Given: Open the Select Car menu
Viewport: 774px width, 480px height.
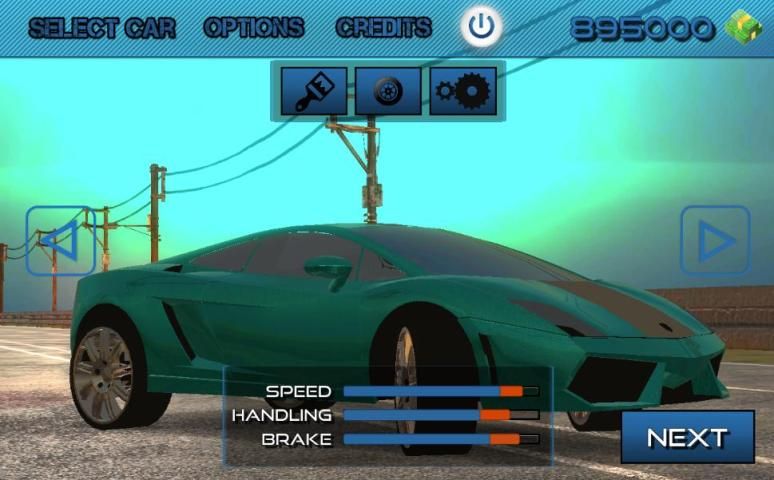Looking at the screenshot, I should [102, 28].
